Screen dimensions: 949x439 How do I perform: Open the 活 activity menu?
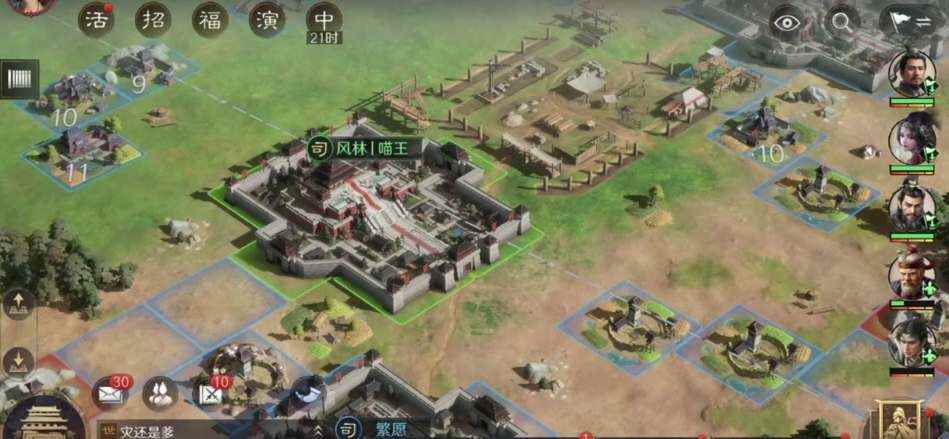(x=96, y=21)
